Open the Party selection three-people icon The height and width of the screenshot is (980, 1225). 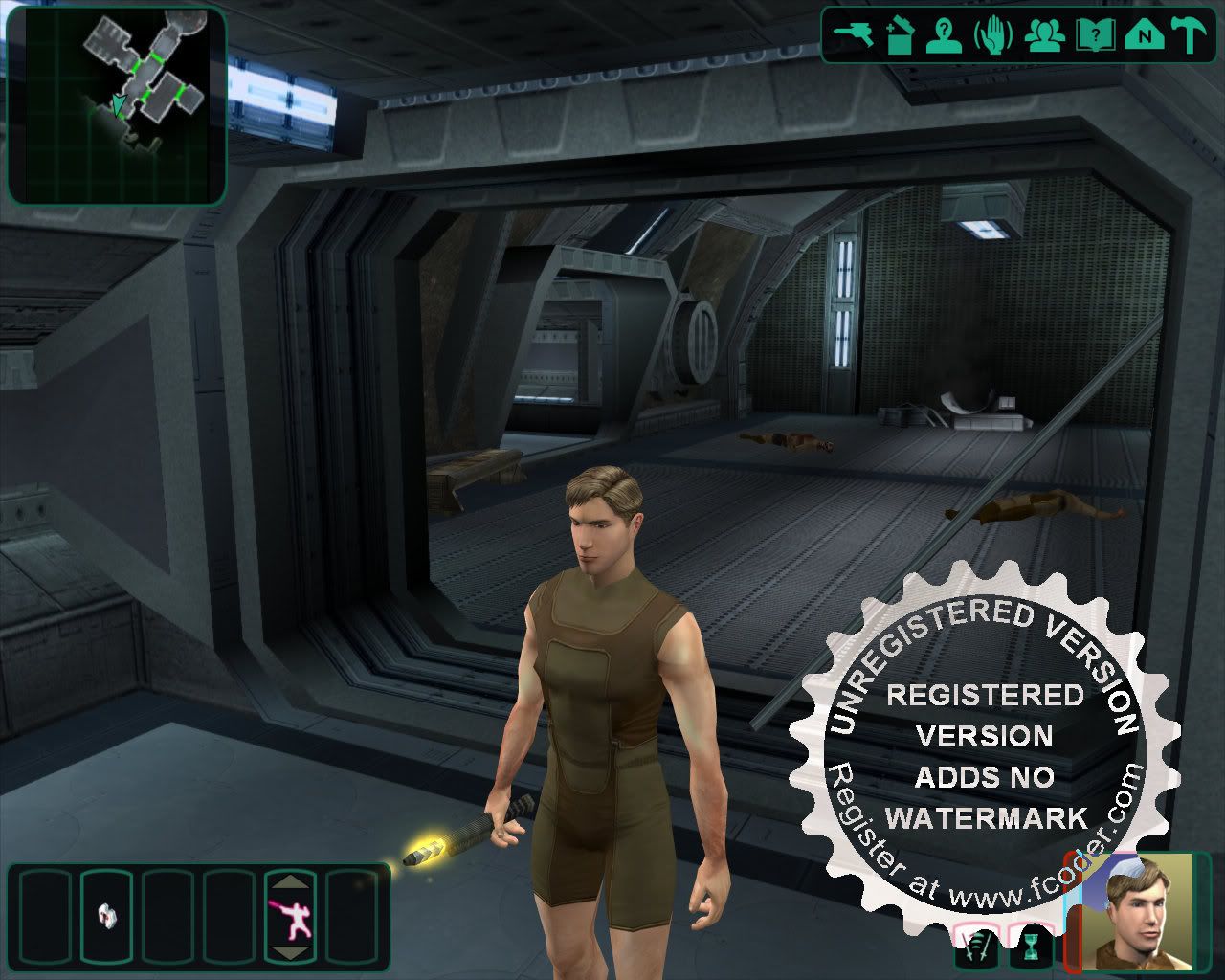1042,35
